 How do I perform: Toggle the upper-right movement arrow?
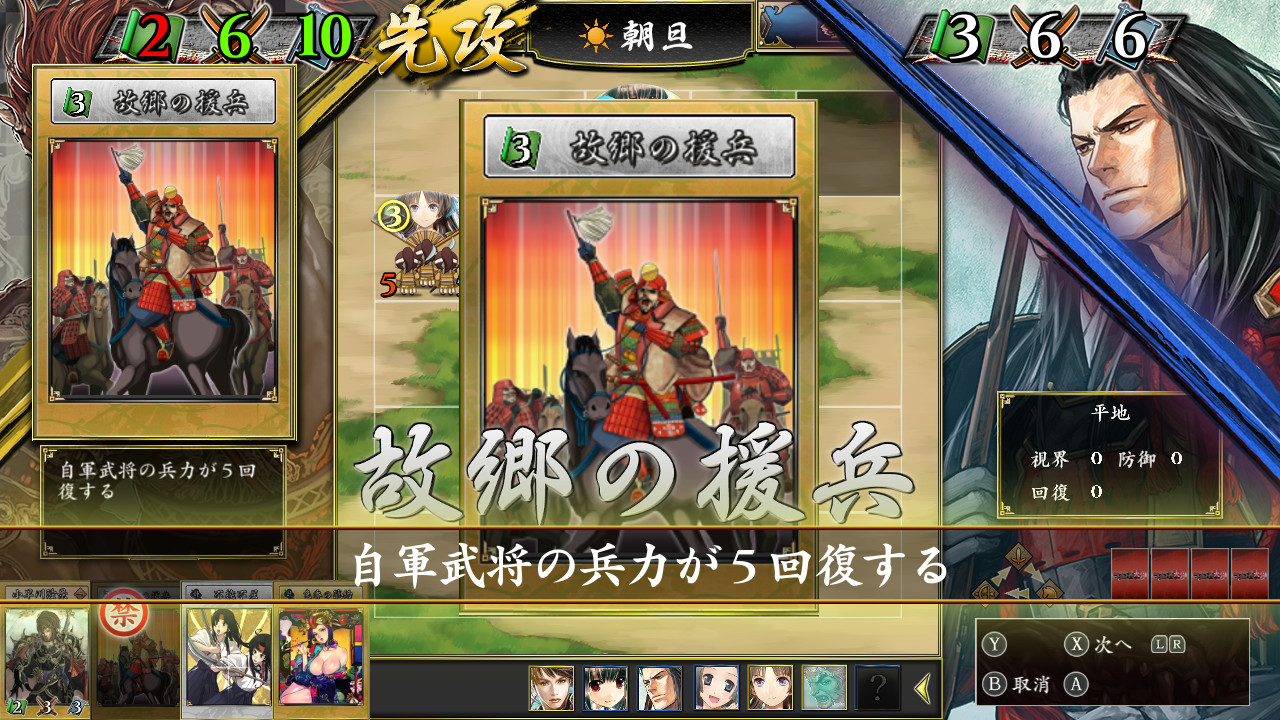coord(1035,572)
